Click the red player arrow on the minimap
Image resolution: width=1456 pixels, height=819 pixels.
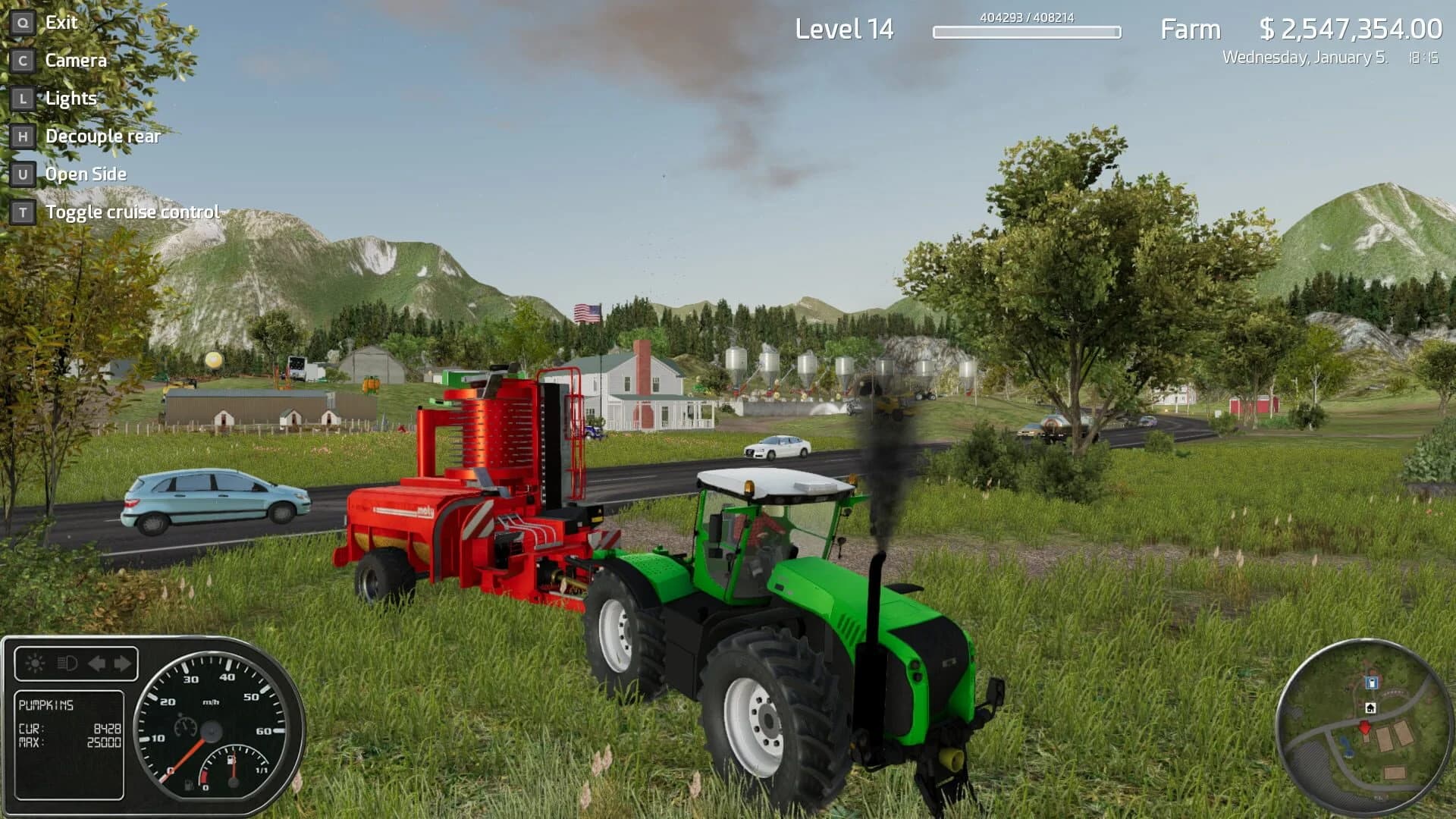click(1365, 727)
